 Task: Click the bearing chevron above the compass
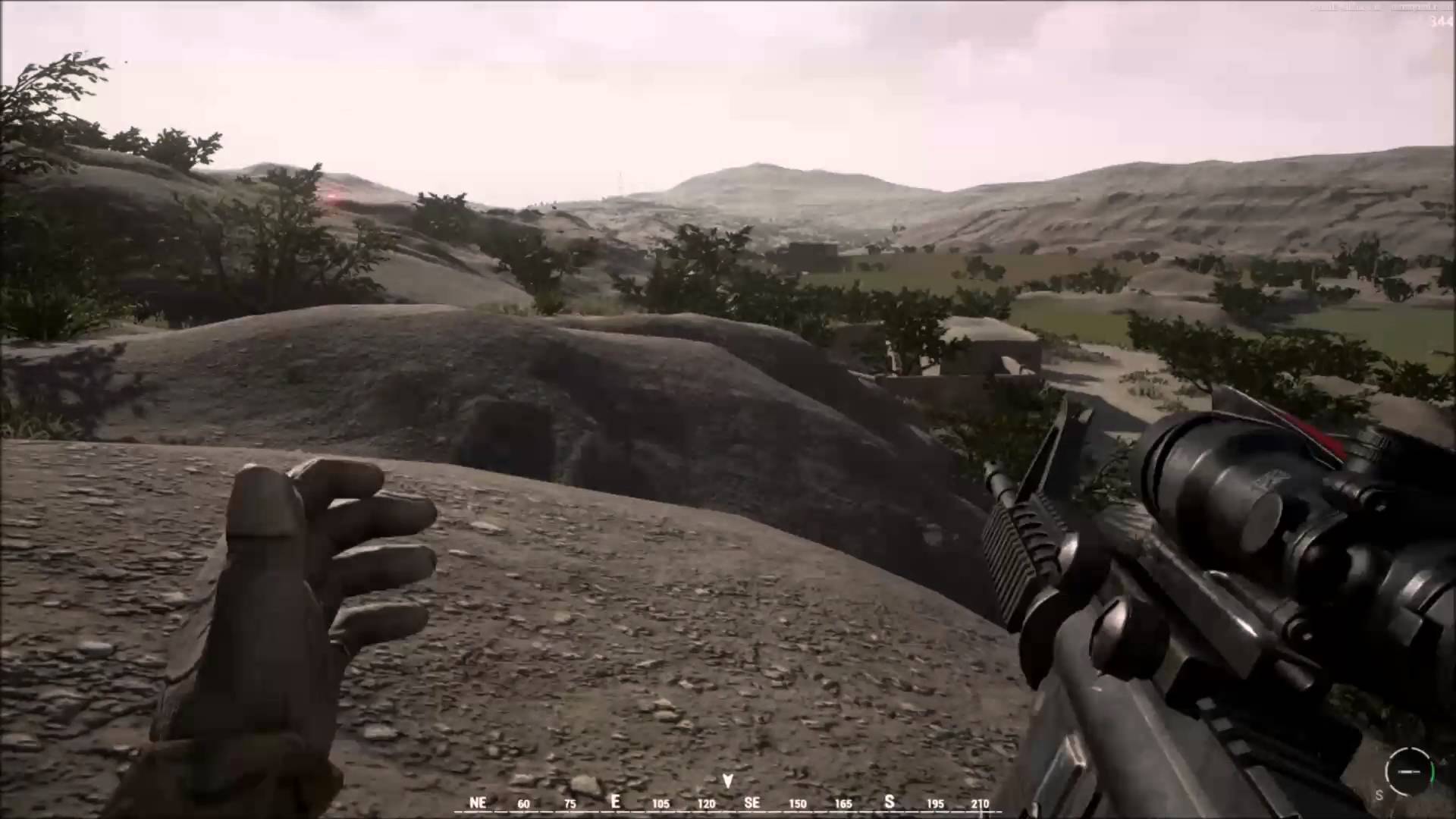pos(727,780)
